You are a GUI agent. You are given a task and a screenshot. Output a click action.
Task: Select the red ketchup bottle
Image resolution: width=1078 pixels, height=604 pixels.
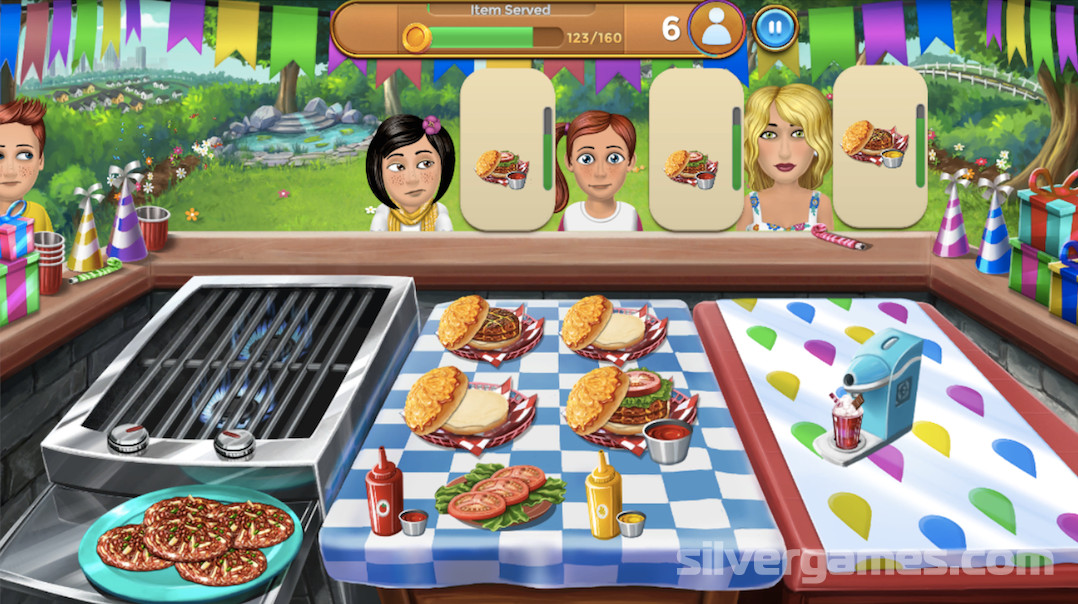383,490
